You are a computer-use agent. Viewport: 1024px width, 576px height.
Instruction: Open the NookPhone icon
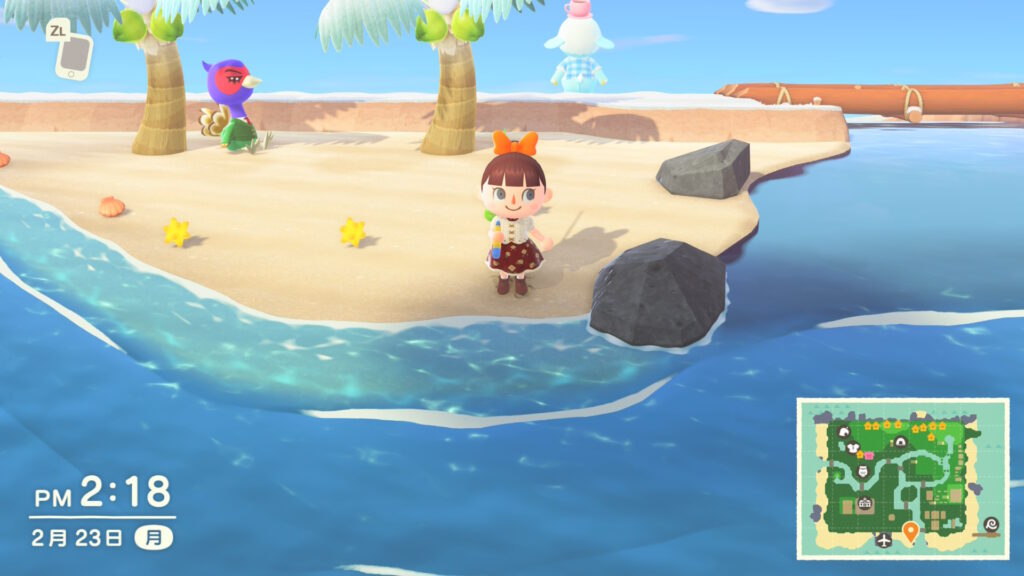[x=73, y=56]
